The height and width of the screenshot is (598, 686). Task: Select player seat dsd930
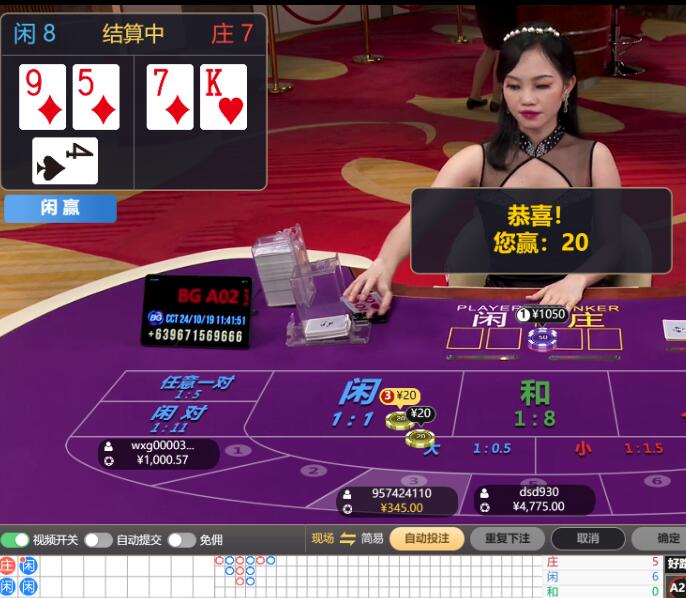[x=534, y=499]
